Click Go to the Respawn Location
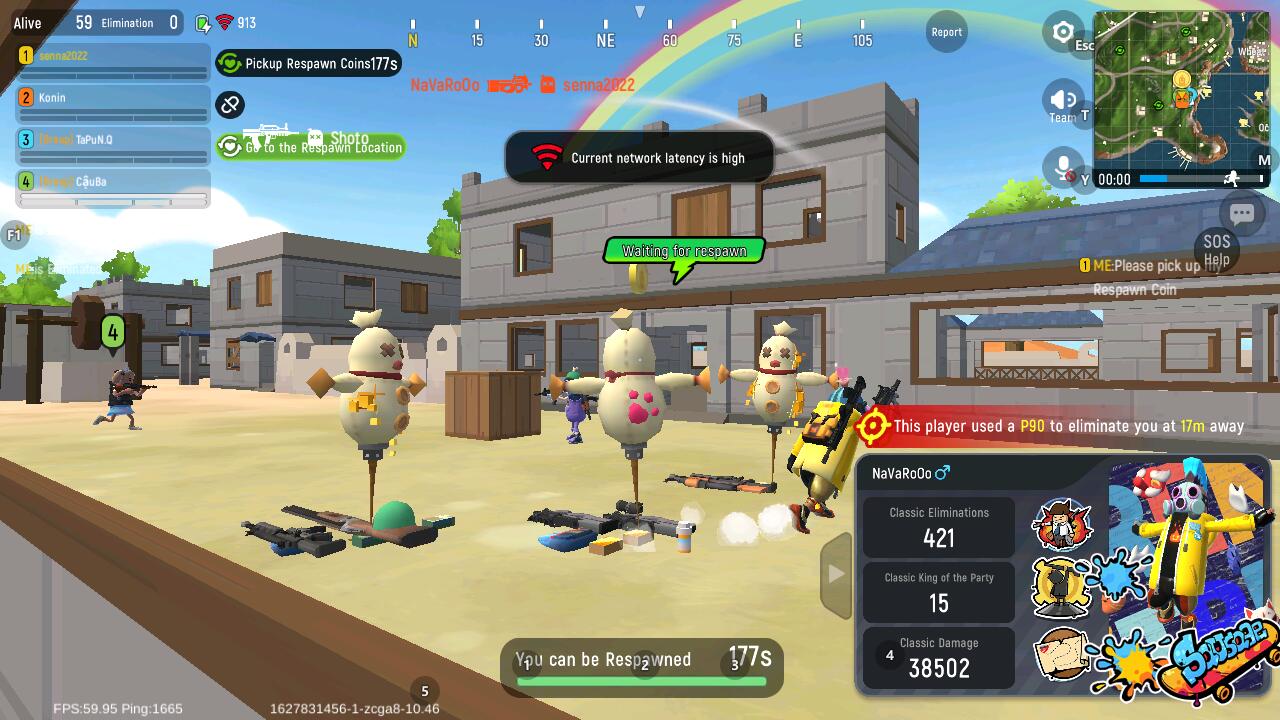This screenshot has height=720, width=1280. [311, 147]
